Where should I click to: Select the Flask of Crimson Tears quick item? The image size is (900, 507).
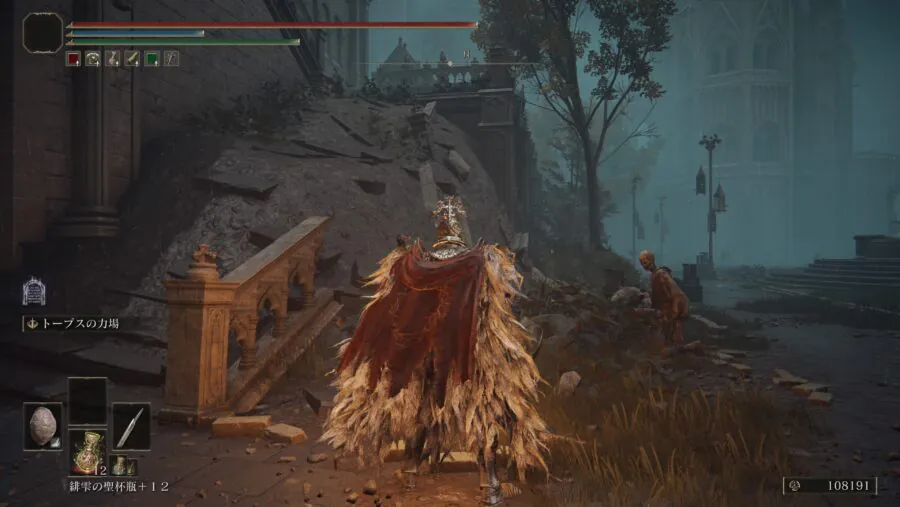87,451
